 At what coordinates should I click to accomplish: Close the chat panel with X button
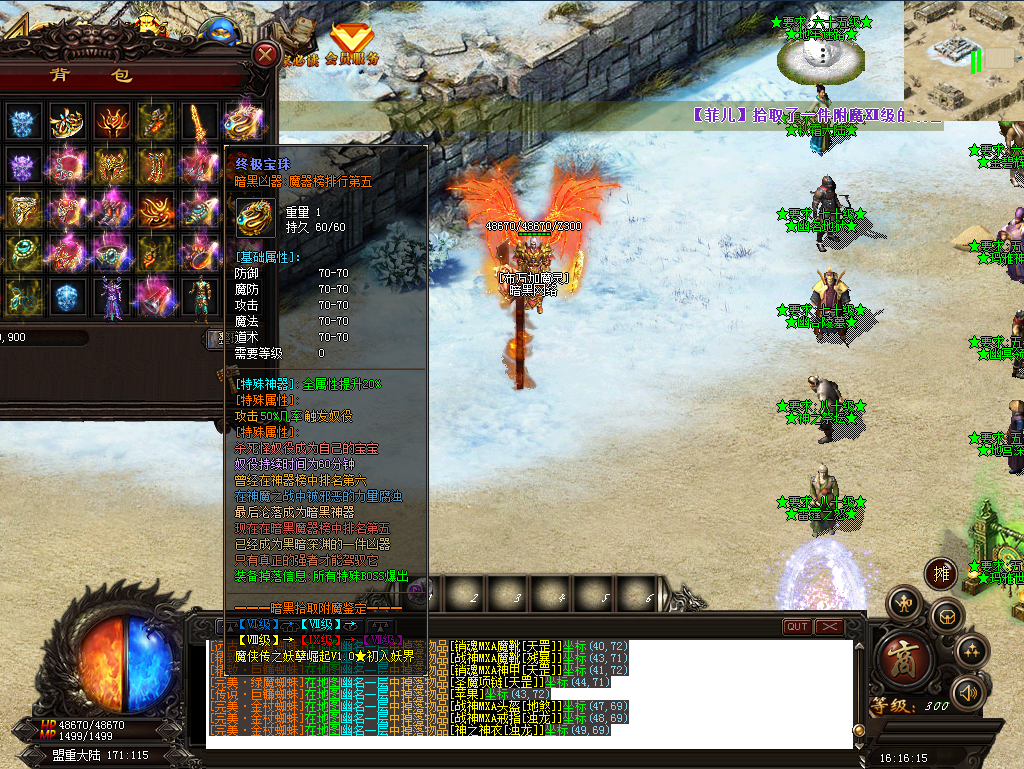[829, 627]
